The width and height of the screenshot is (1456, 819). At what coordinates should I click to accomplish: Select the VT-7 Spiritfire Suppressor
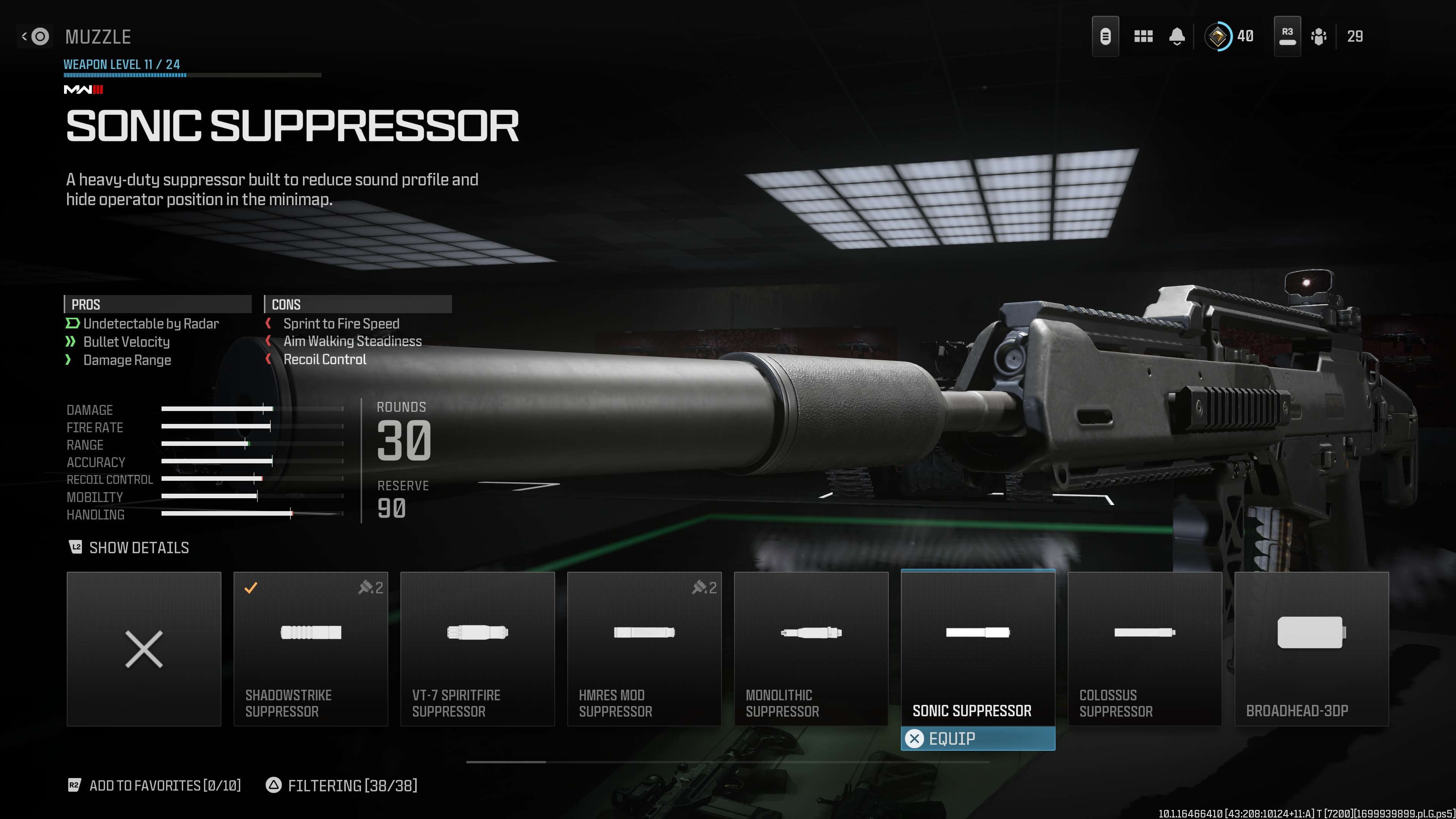[477, 648]
